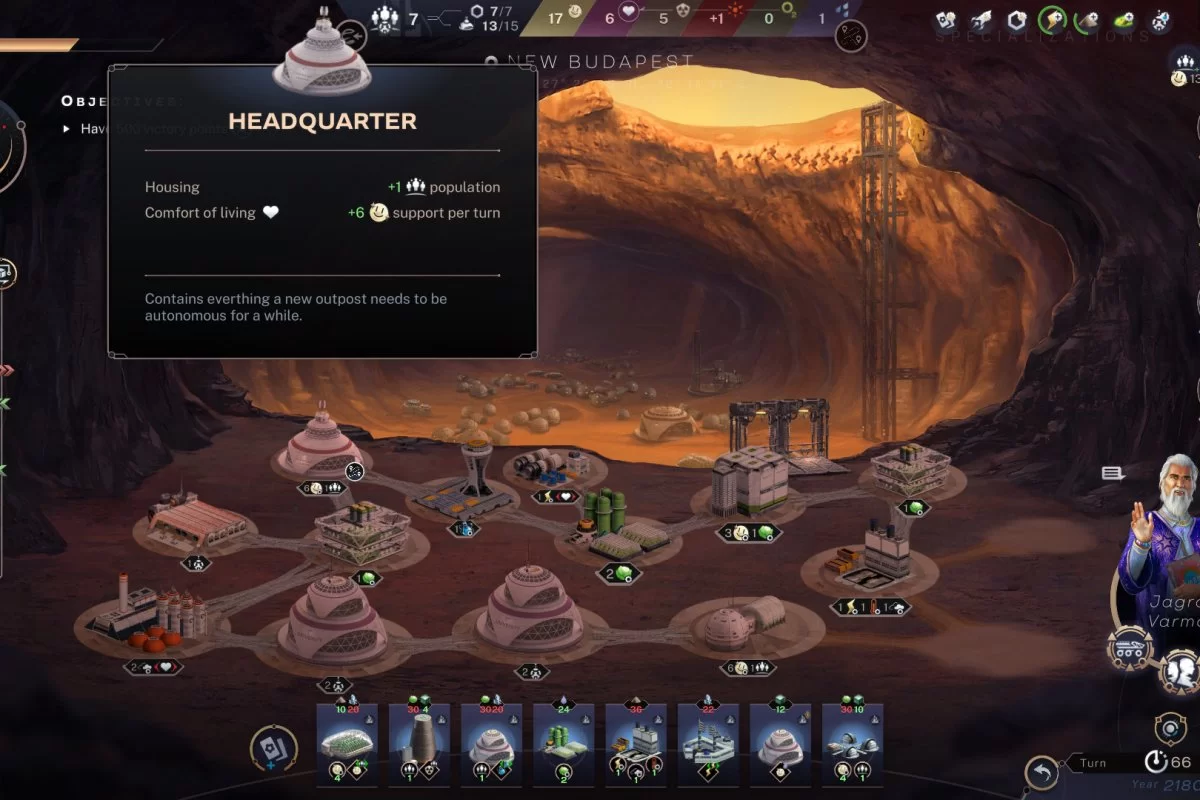
Task: Select the lightning bolt specialization icon
Action: [1052, 19]
